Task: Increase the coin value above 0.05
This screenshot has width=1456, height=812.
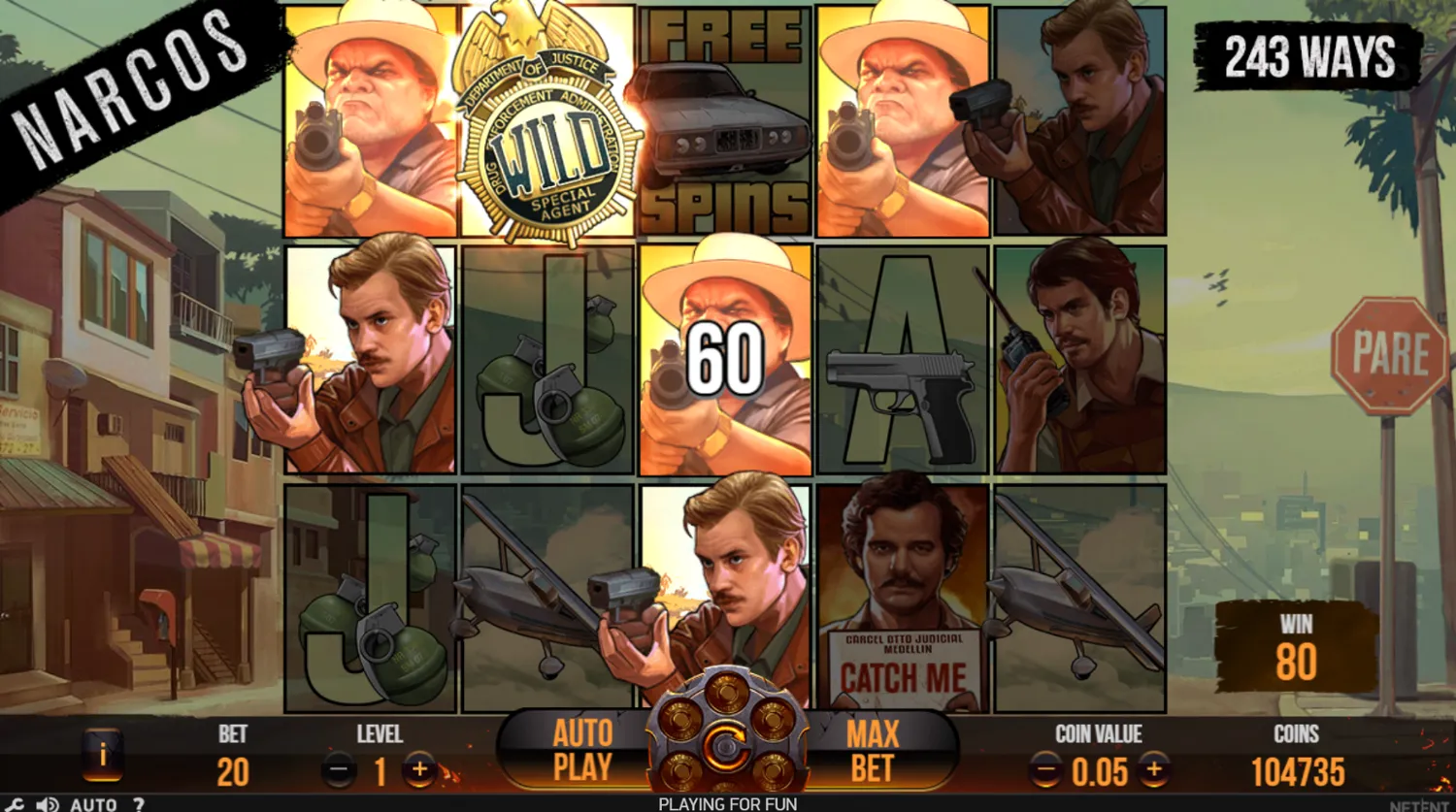Action: pyautogui.click(x=1154, y=771)
